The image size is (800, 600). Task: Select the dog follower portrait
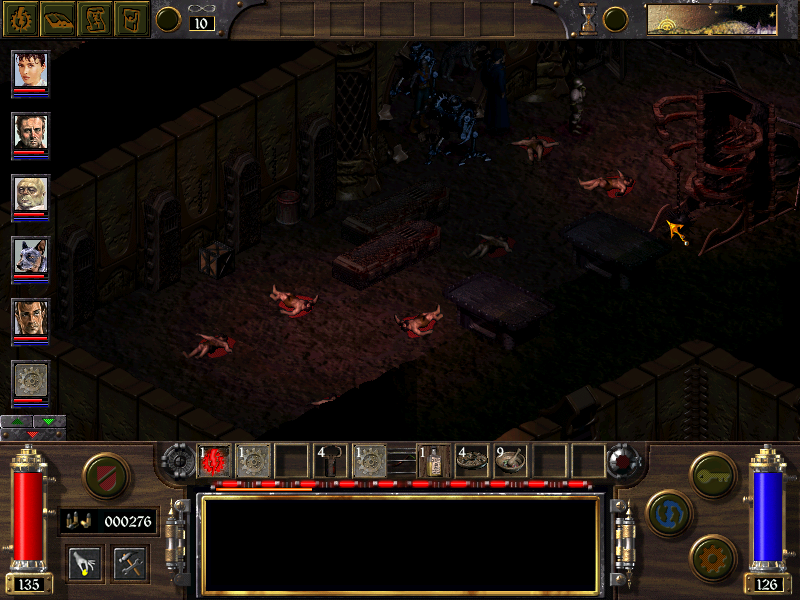[x=30, y=256]
